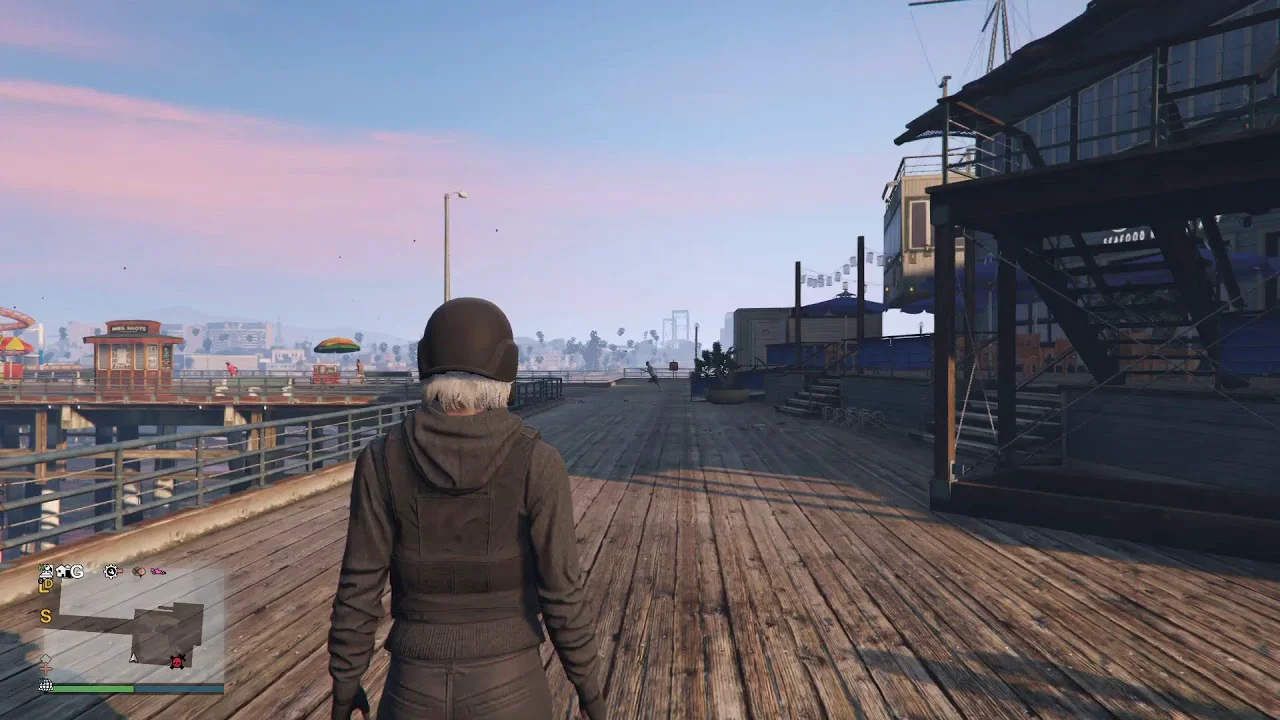Select the white player arrow on the minimap
This screenshot has height=720, width=1280.
(x=133, y=657)
